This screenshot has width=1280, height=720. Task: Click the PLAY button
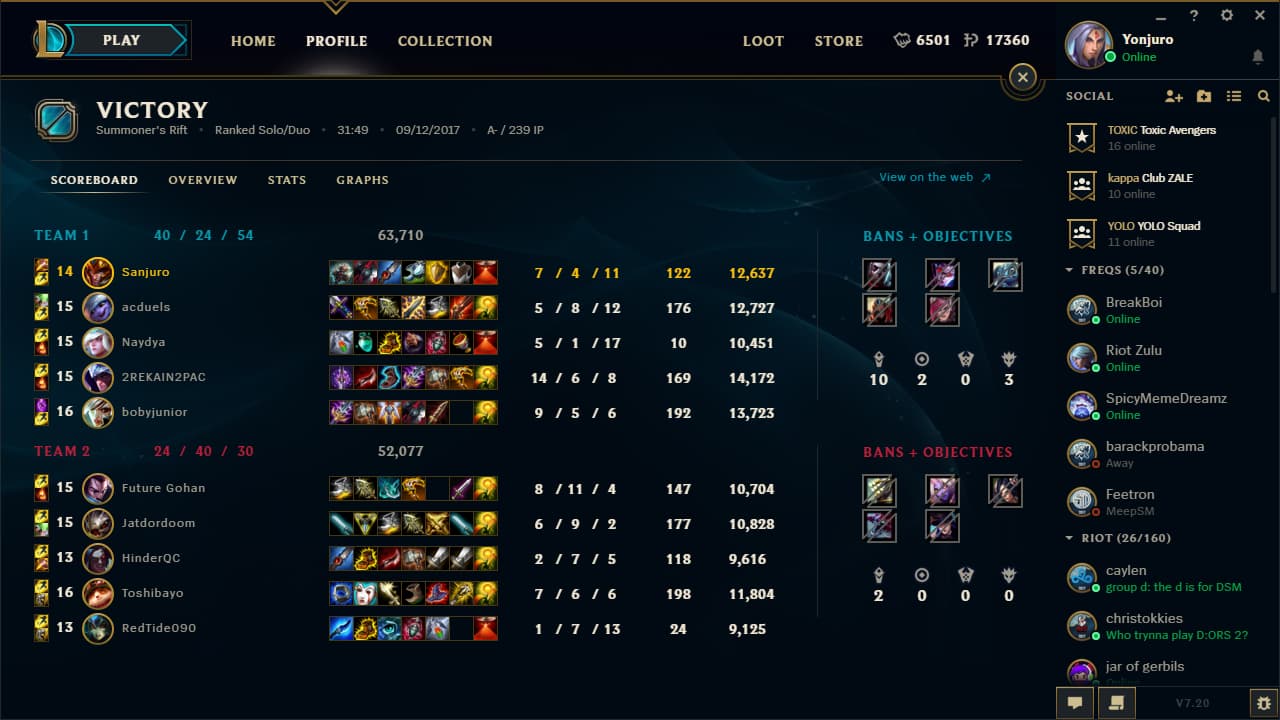(121, 40)
